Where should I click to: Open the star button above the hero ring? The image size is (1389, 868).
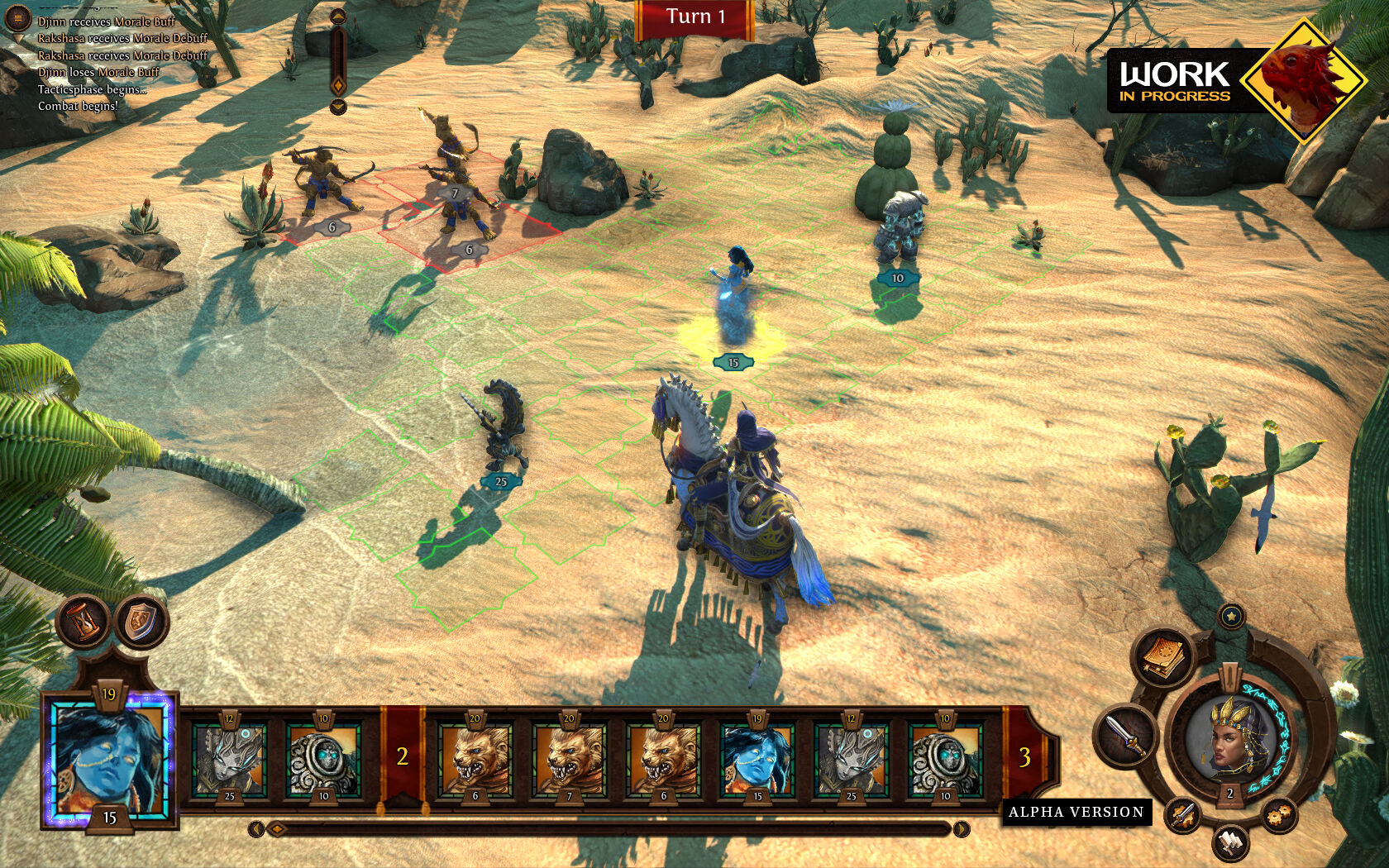(x=1231, y=616)
